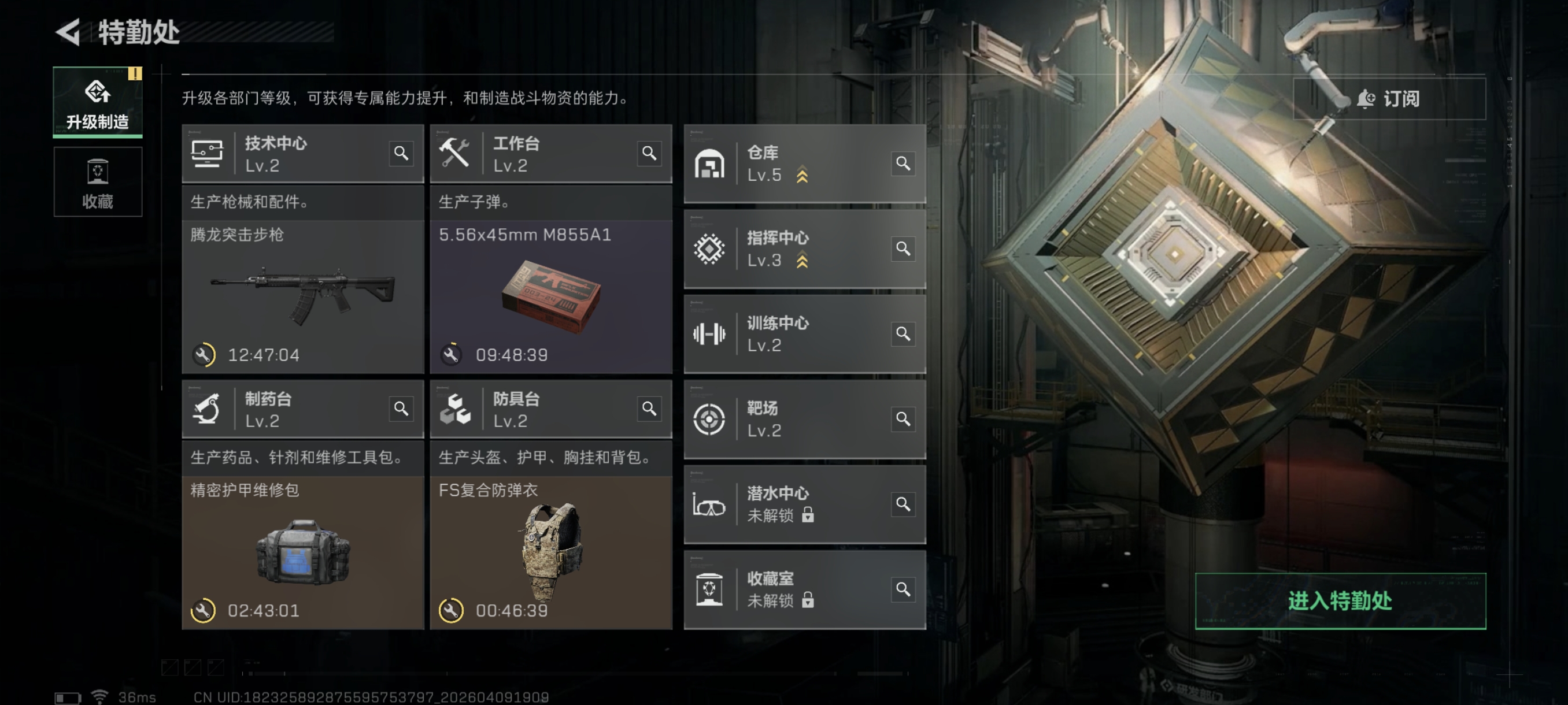Viewport: 1568px width, 705px height.
Task: Select the locked 收藏室 row
Action: [x=792, y=589]
